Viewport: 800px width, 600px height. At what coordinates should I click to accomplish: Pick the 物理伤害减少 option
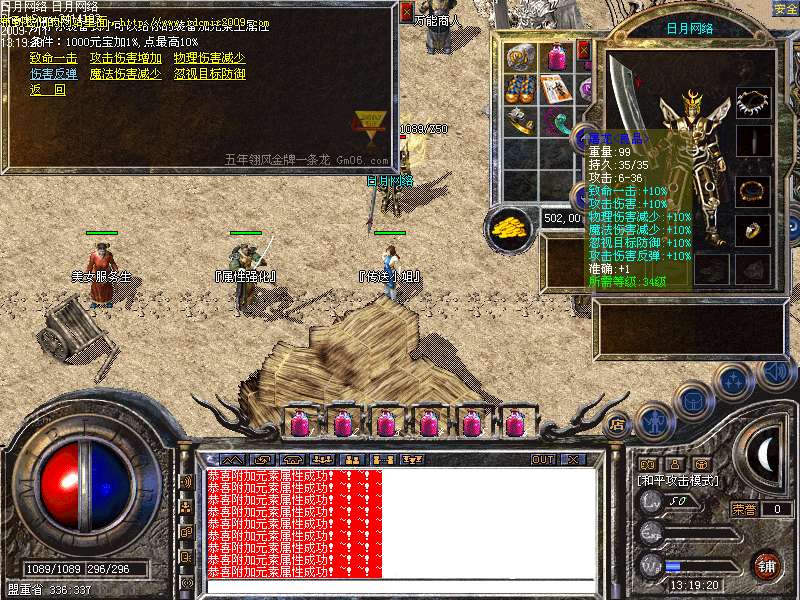click(x=209, y=58)
